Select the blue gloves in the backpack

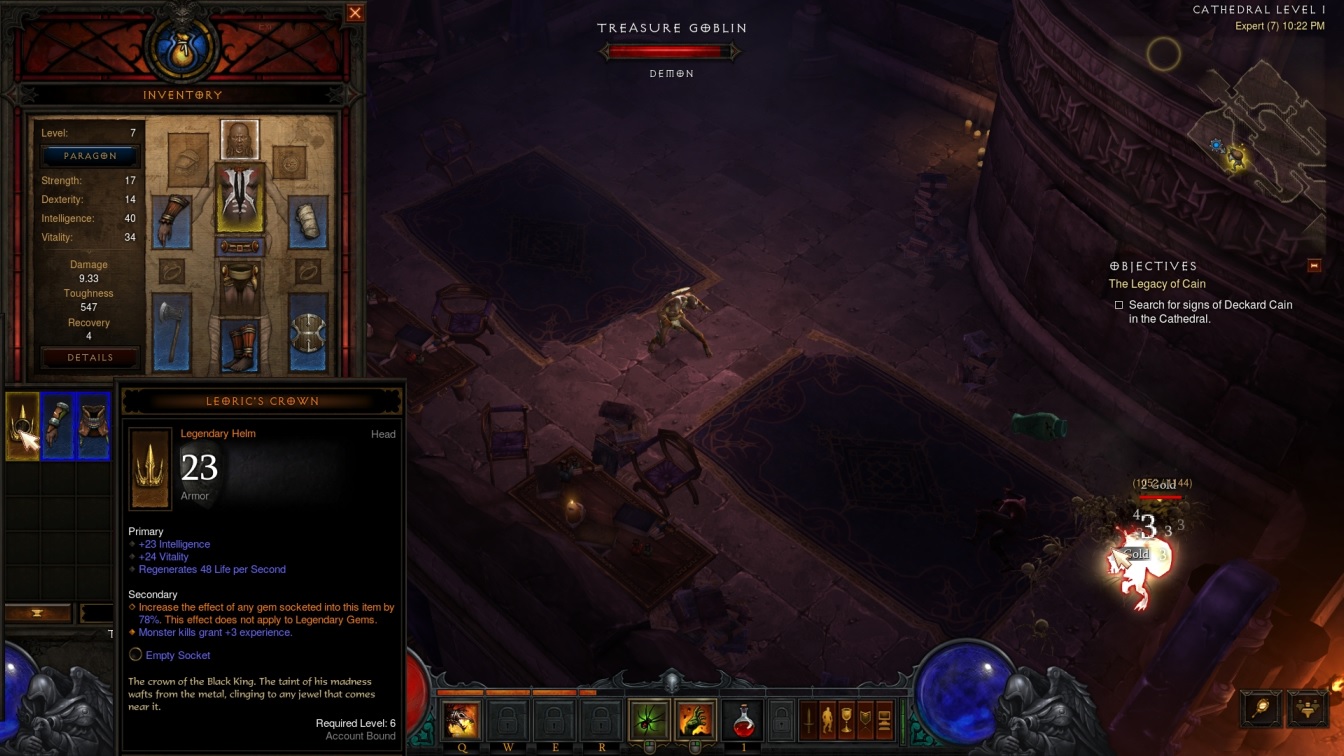[x=59, y=426]
